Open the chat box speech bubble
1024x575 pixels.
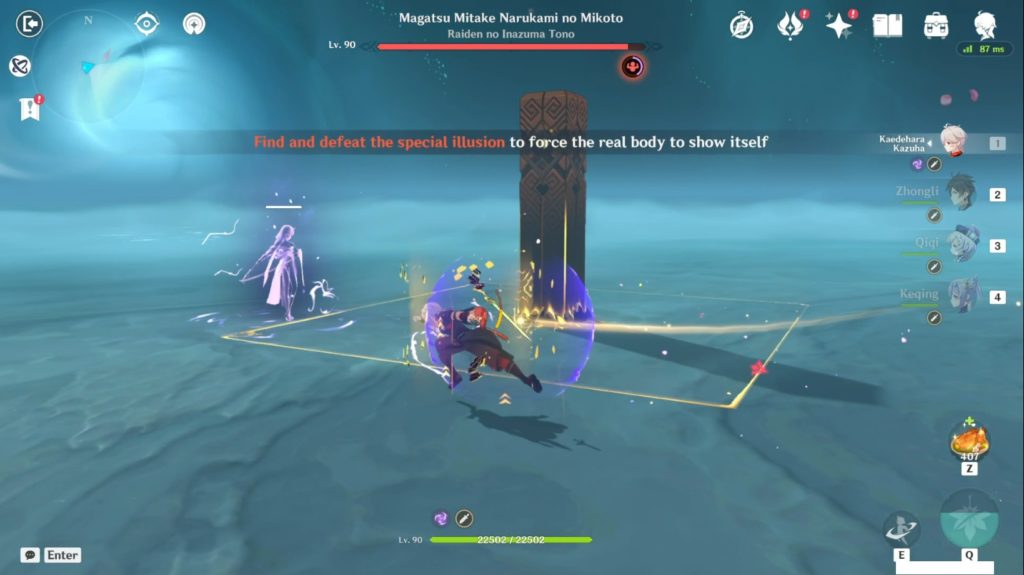point(30,555)
